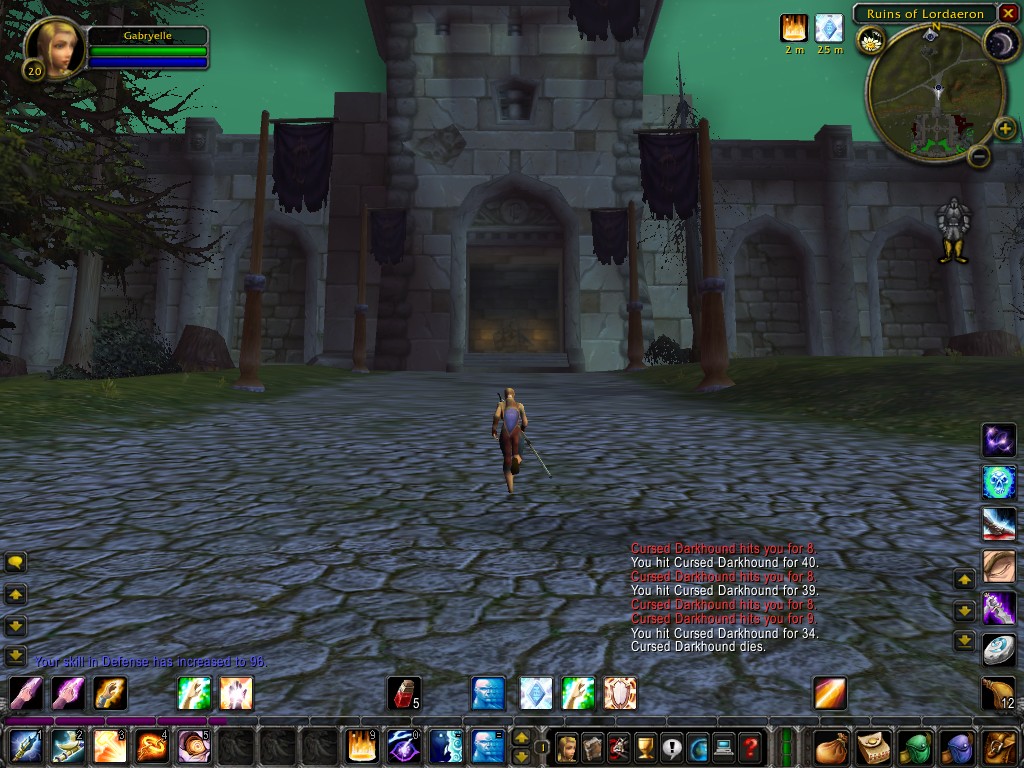Click the crescent moon time-of-day indicator

999,41
